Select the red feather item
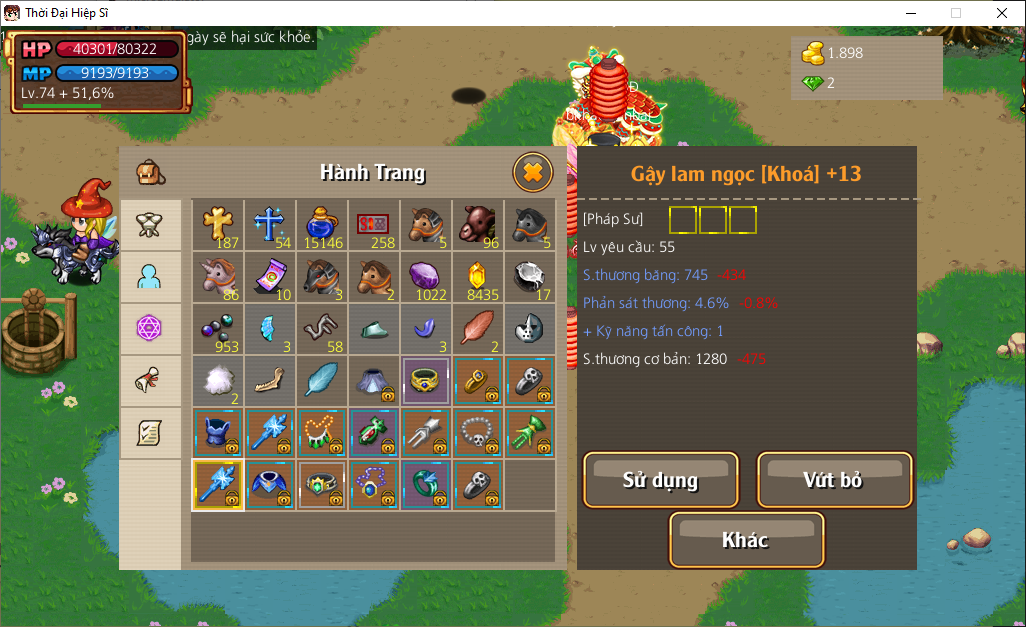This screenshot has height=627, width=1026. click(477, 329)
